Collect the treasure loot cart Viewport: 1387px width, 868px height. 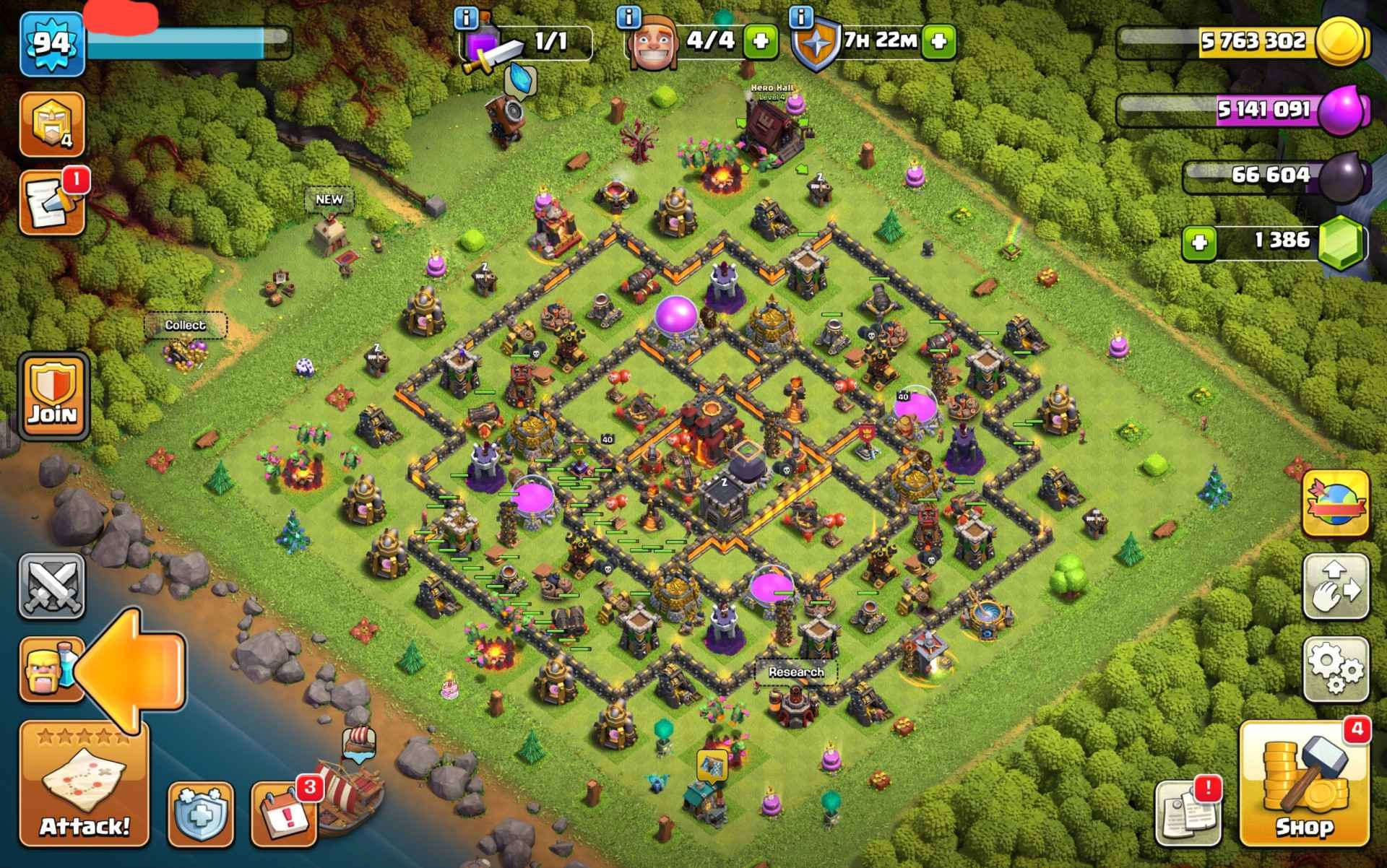185,352
